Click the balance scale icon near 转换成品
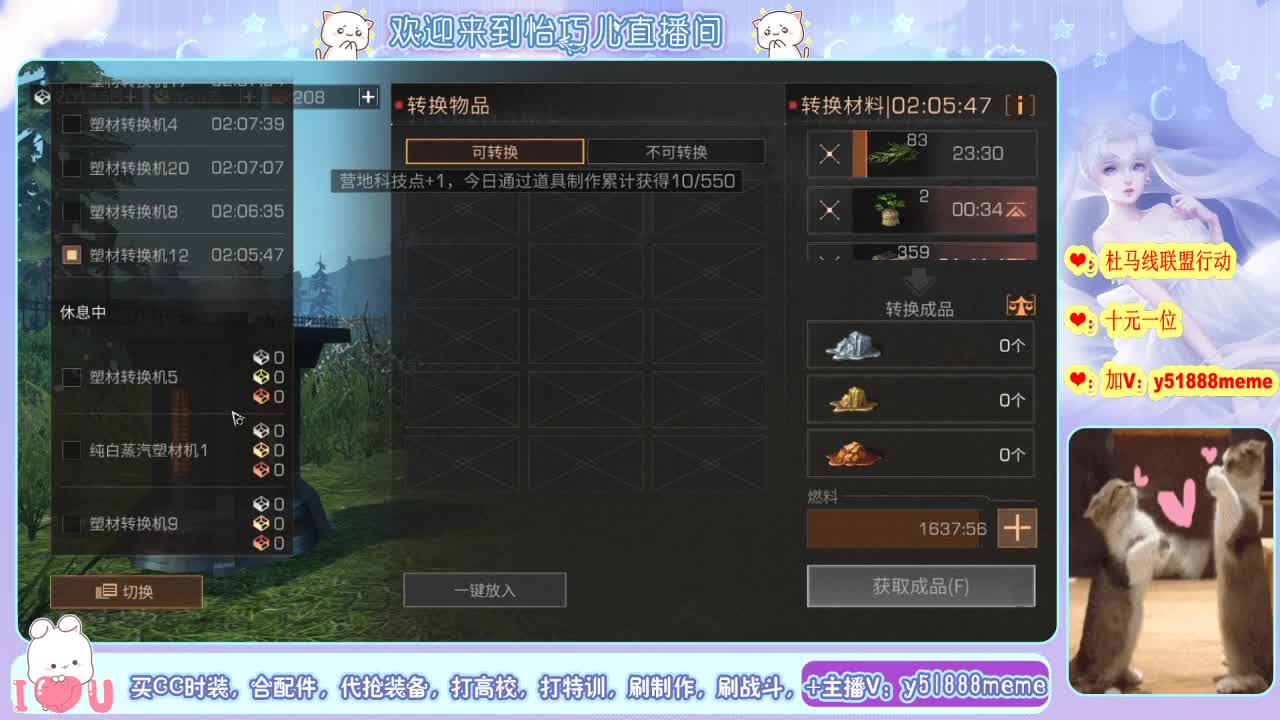Screen dimensions: 1280x720 (1020, 305)
